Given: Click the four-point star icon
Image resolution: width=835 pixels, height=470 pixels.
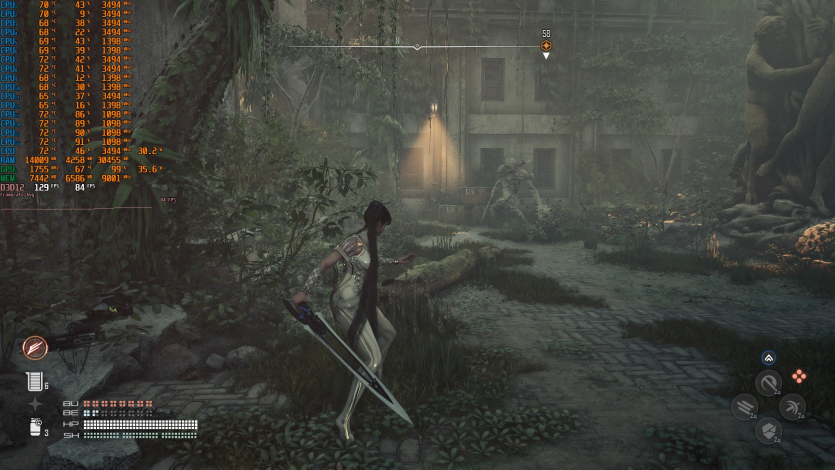Looking at the screenshot, I should point(35,404).
